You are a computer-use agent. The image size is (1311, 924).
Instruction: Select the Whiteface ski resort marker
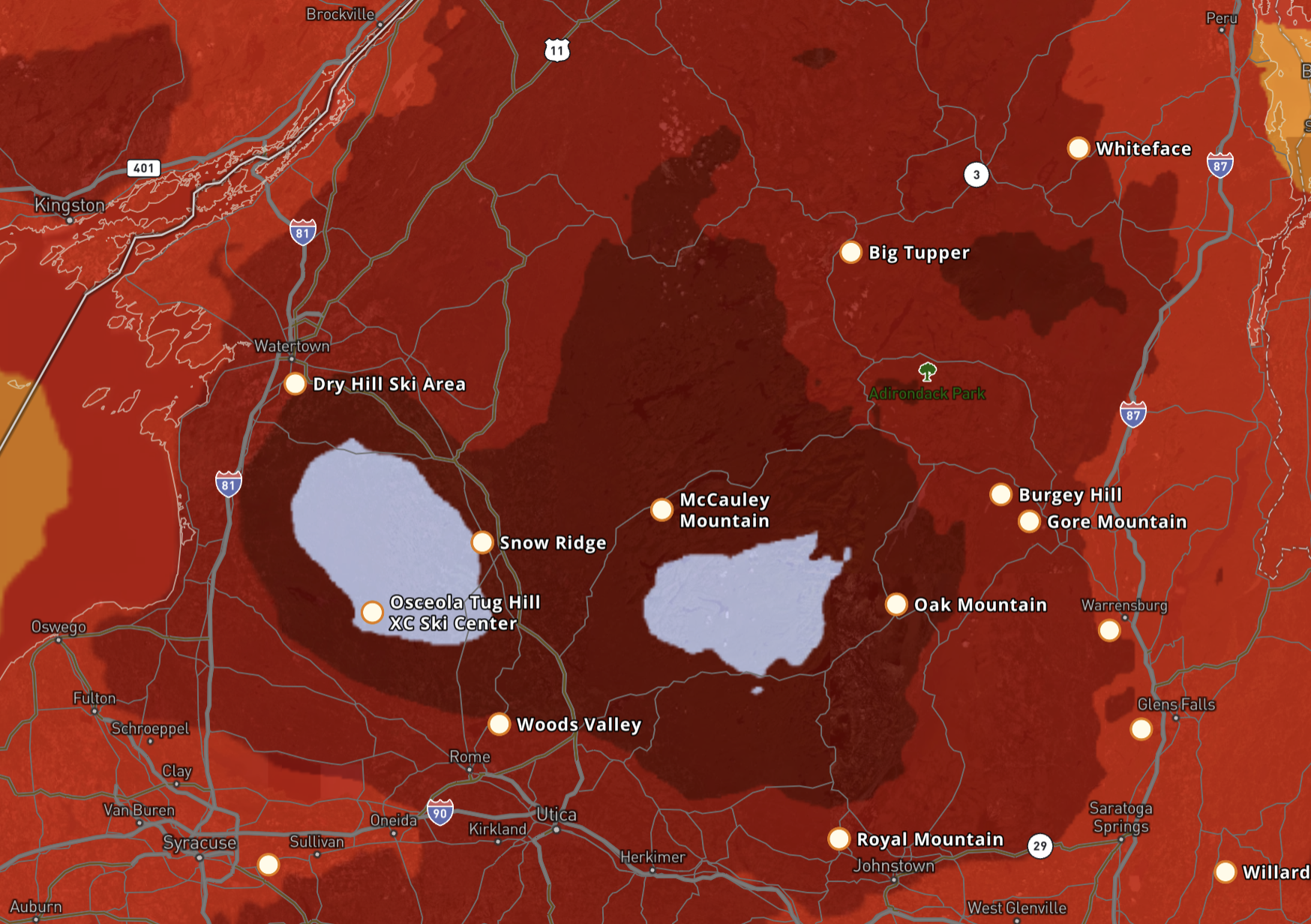[x=1078, y=148]
